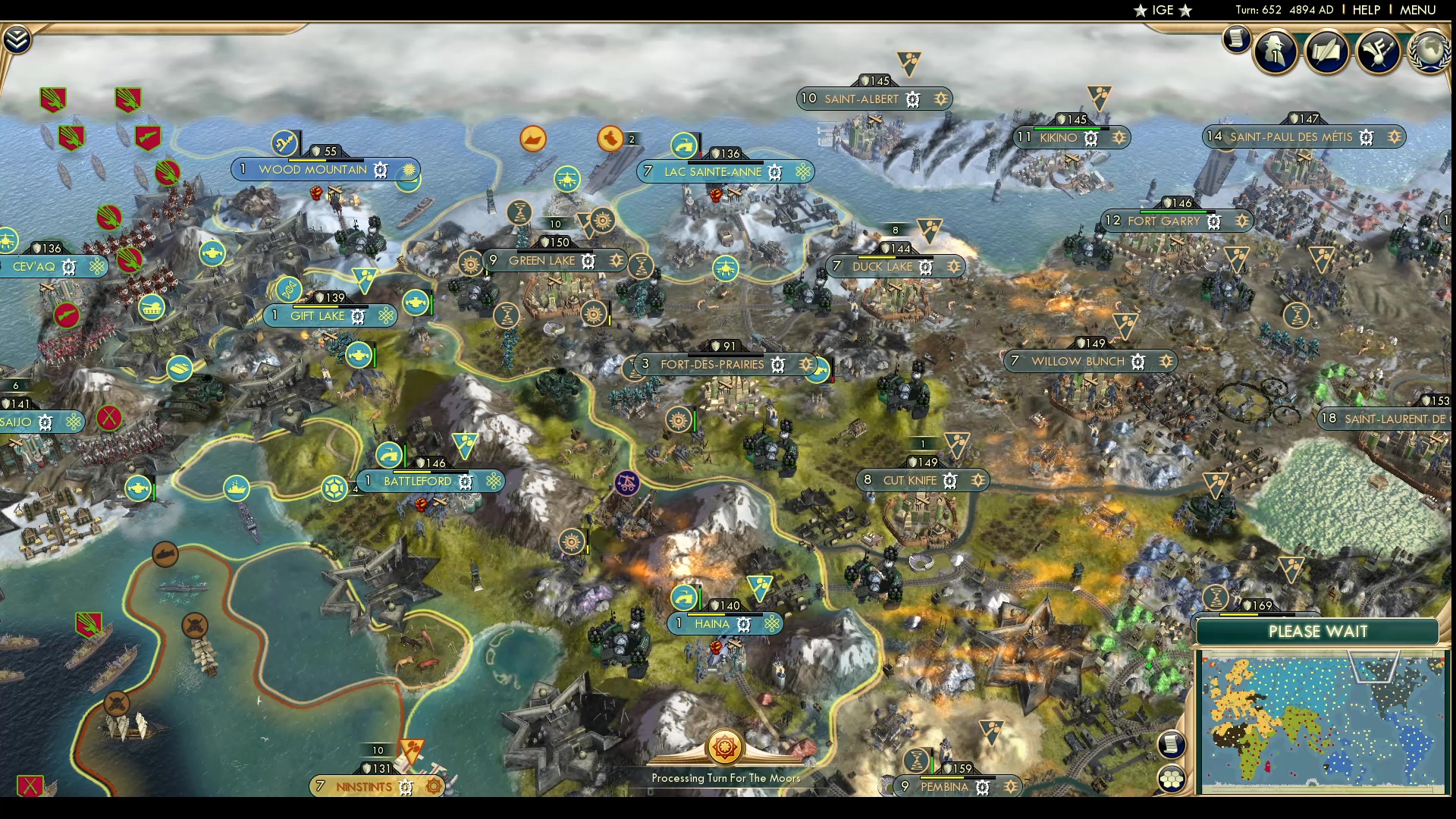1456x819 pixels.
Task: Open the HELP Civilopedia link
Action: point(1366,10)
